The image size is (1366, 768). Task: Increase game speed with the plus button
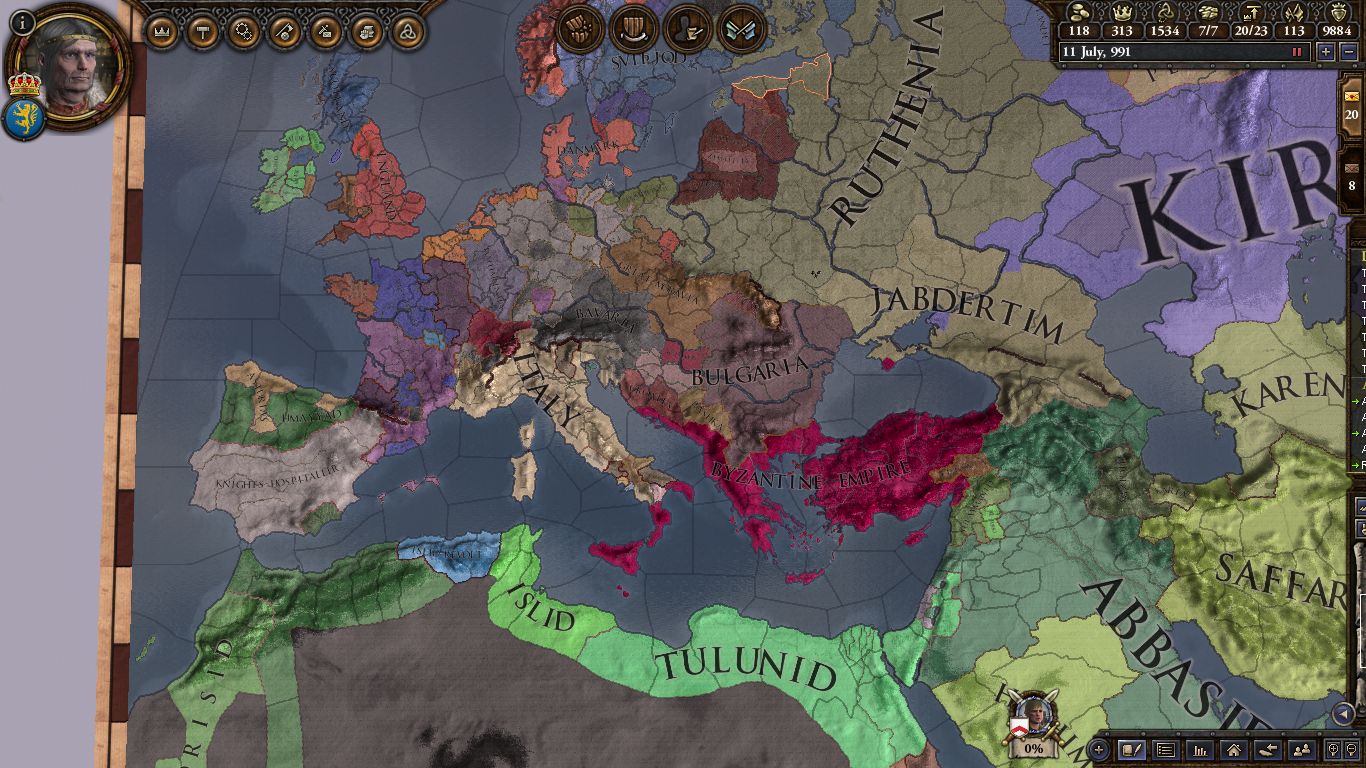pos(1326,52)
